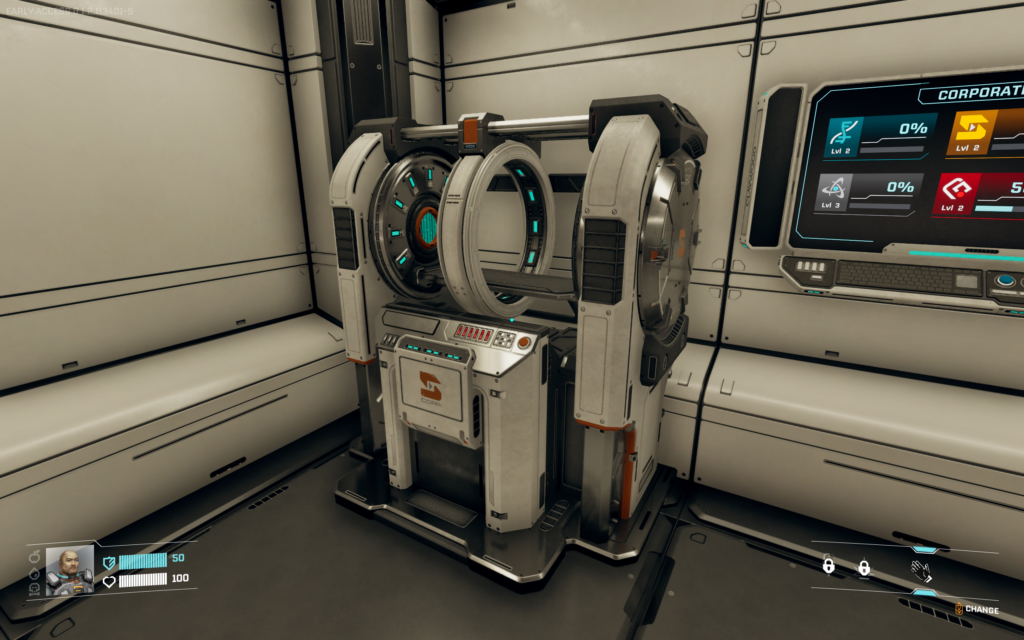This screenshot has height=640, width=1024.
Task: Click the skull and crossbones status icon
Action: pos(35,589)
